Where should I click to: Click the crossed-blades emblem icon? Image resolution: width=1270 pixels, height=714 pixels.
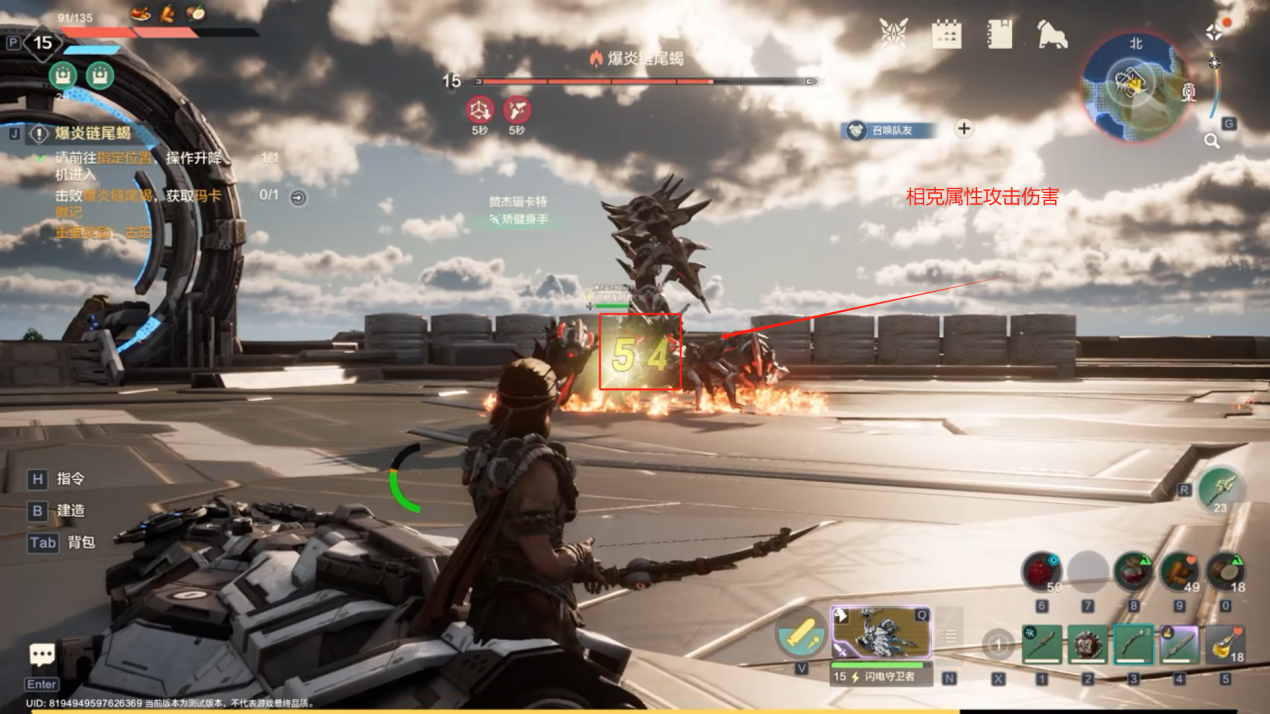tap(893, 34)
